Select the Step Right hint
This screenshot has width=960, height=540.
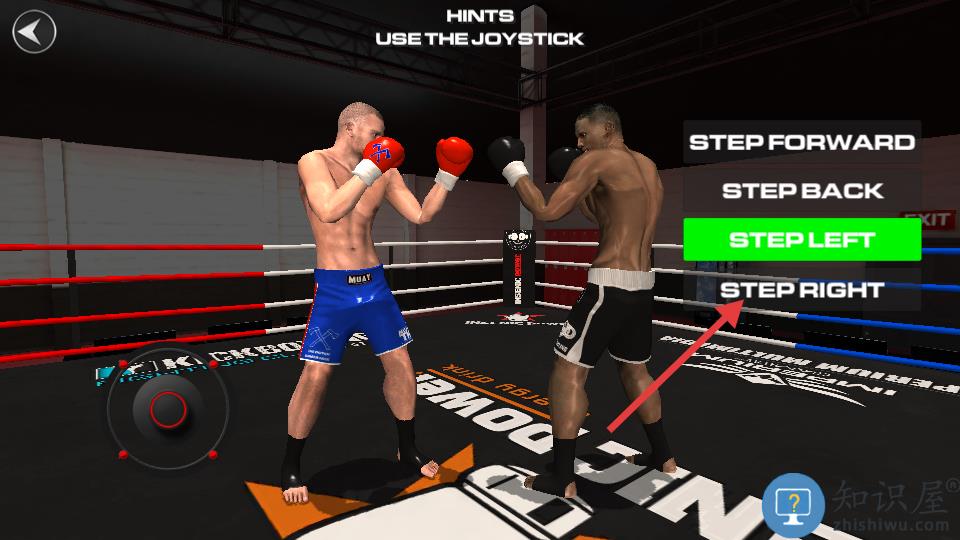802,290
